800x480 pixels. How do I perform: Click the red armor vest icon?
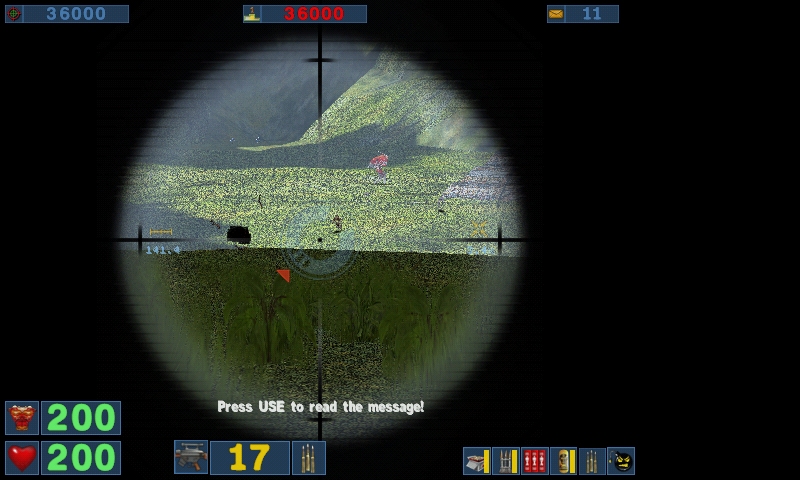[x=22, y=418]
